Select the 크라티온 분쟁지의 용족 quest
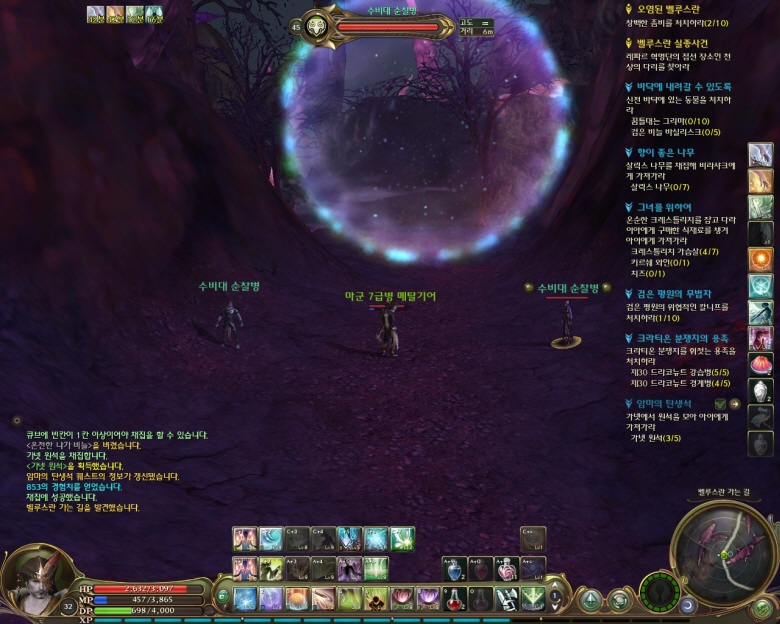 tap(688, 339)
